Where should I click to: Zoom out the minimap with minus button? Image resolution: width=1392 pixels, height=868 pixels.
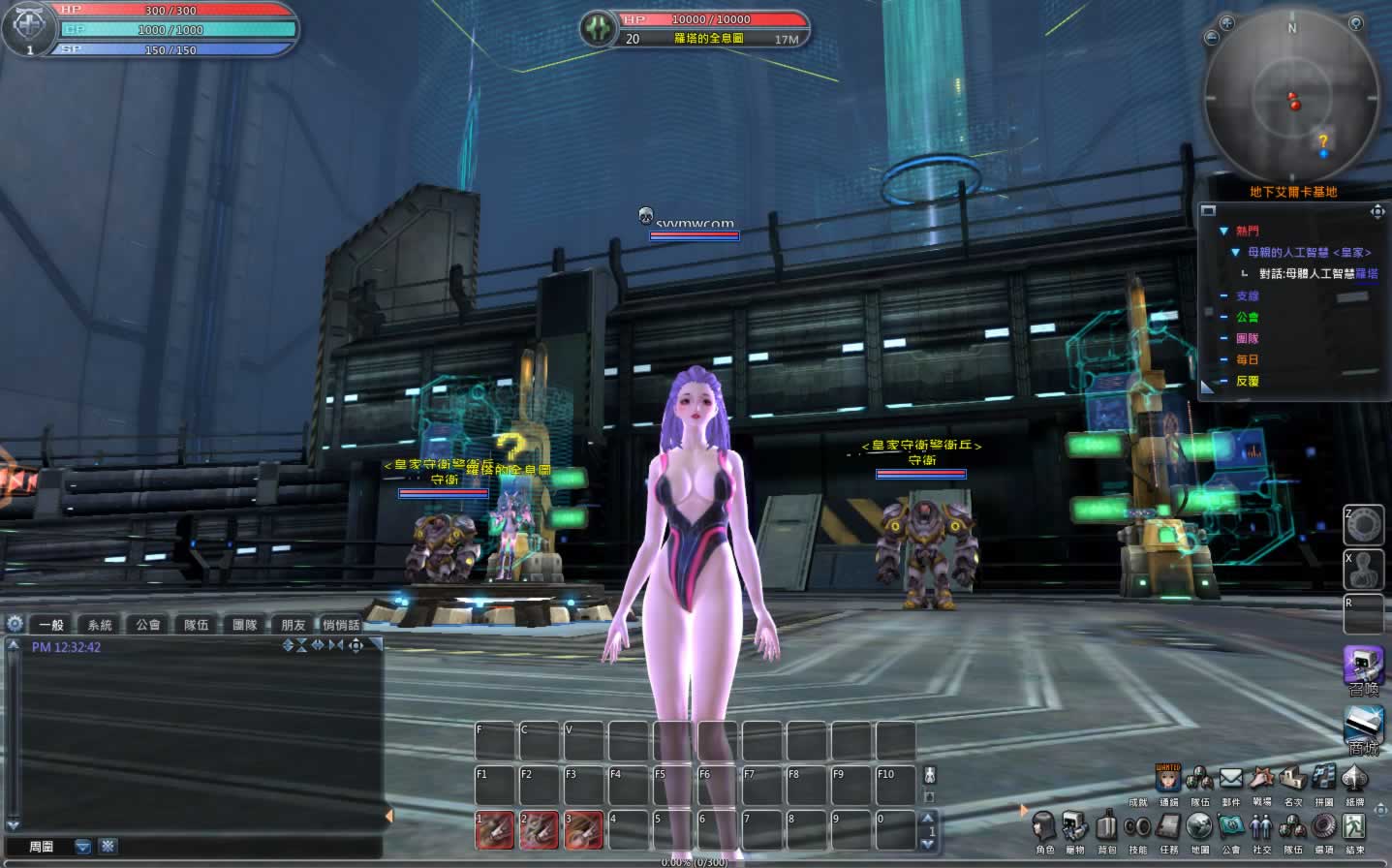coord(1211,39)
